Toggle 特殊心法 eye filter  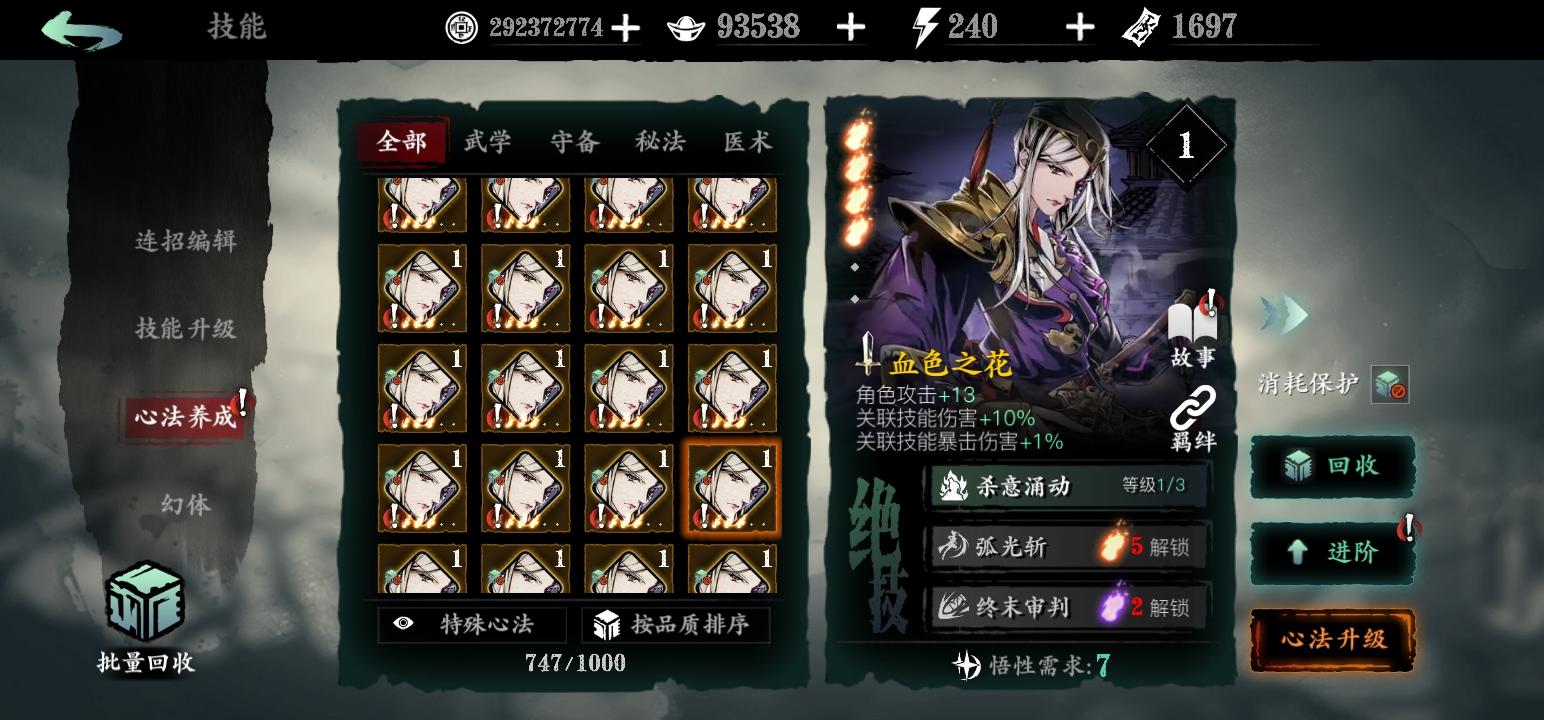pyautogui.click(x=404, y=624)
